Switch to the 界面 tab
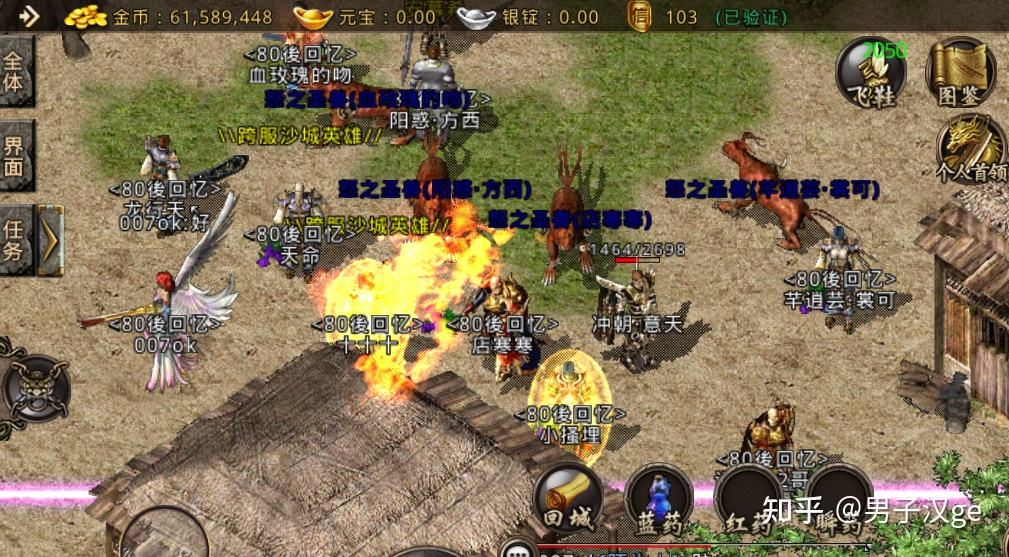 pyautogui.click(x=15, y=156)
